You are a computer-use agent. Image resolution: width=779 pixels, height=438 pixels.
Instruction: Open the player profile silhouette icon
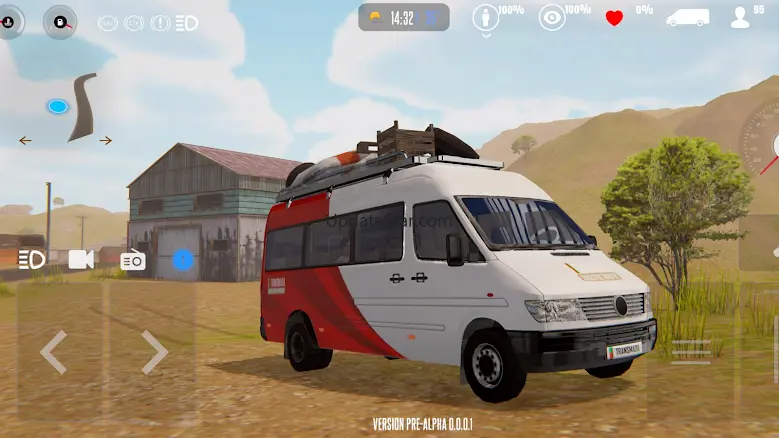coord(740,17)
